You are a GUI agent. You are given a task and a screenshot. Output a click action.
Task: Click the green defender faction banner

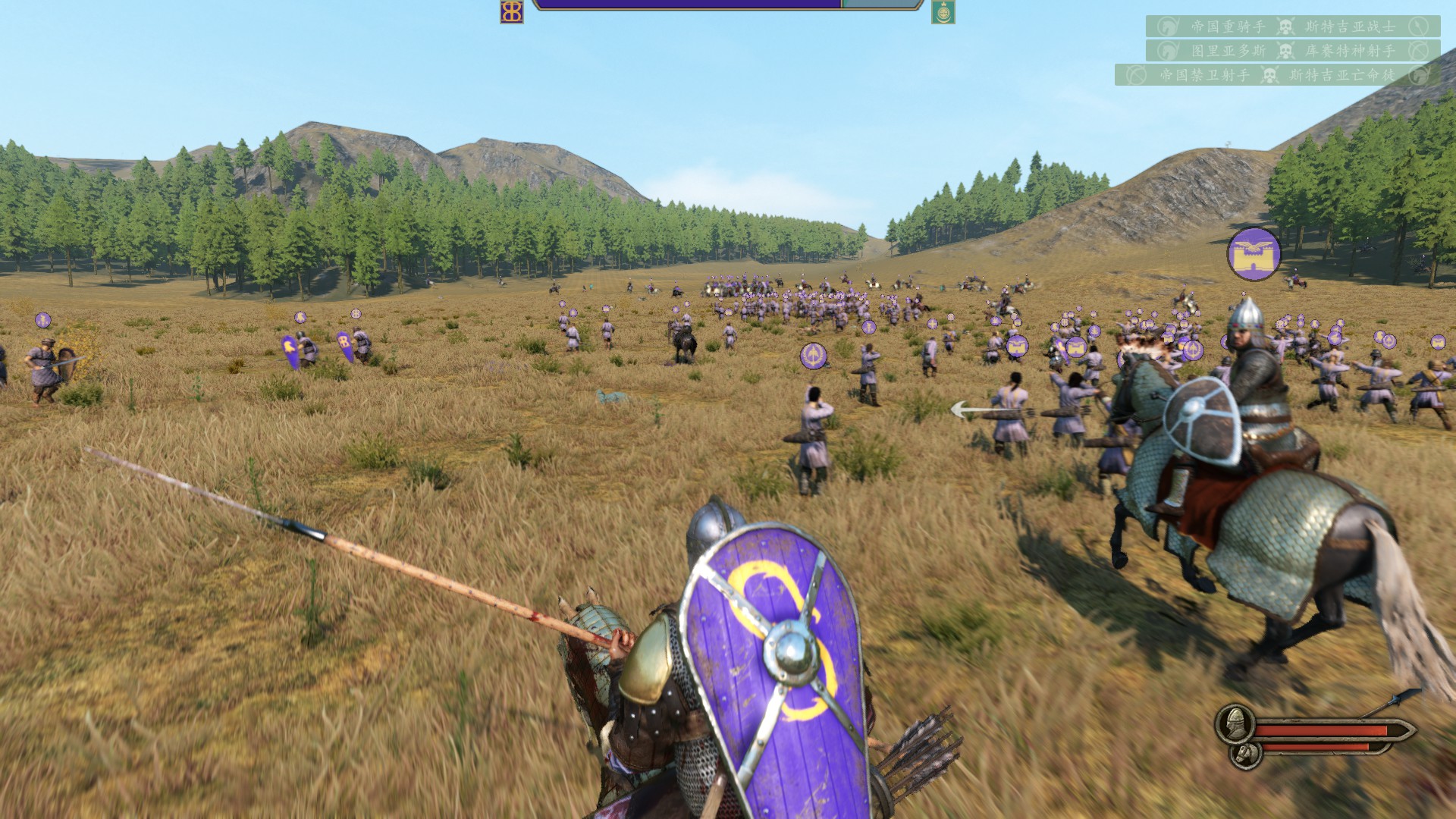point(943,12)
